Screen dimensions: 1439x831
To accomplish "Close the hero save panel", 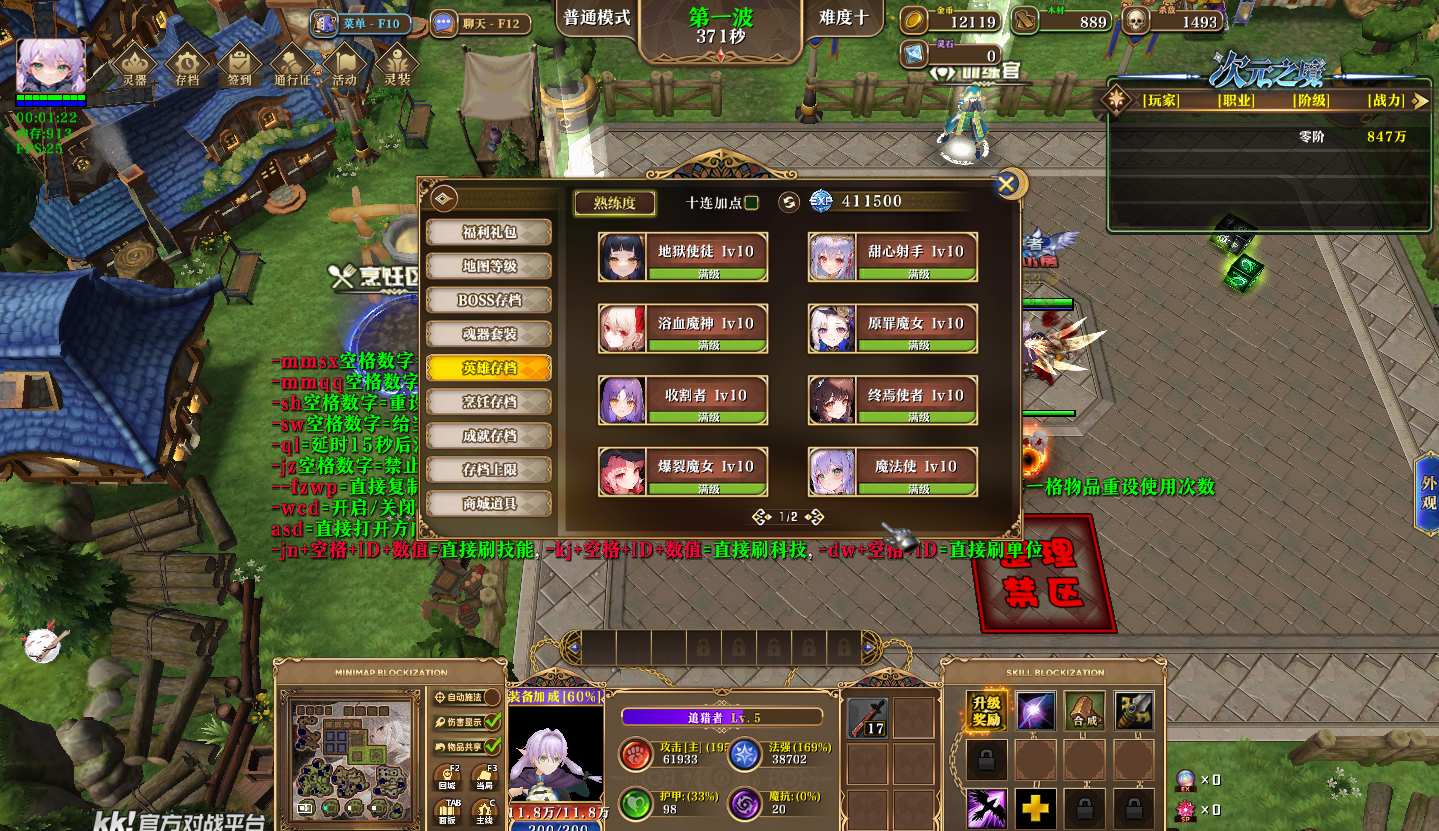I will coord(1008,184).
